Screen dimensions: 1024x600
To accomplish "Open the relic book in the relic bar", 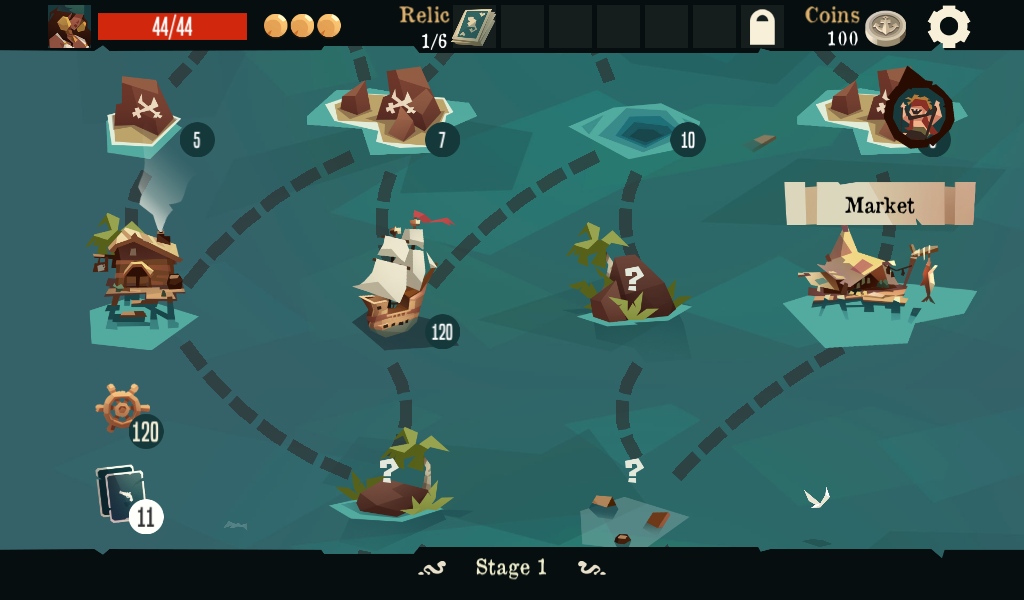I will (x=474, y=27).
